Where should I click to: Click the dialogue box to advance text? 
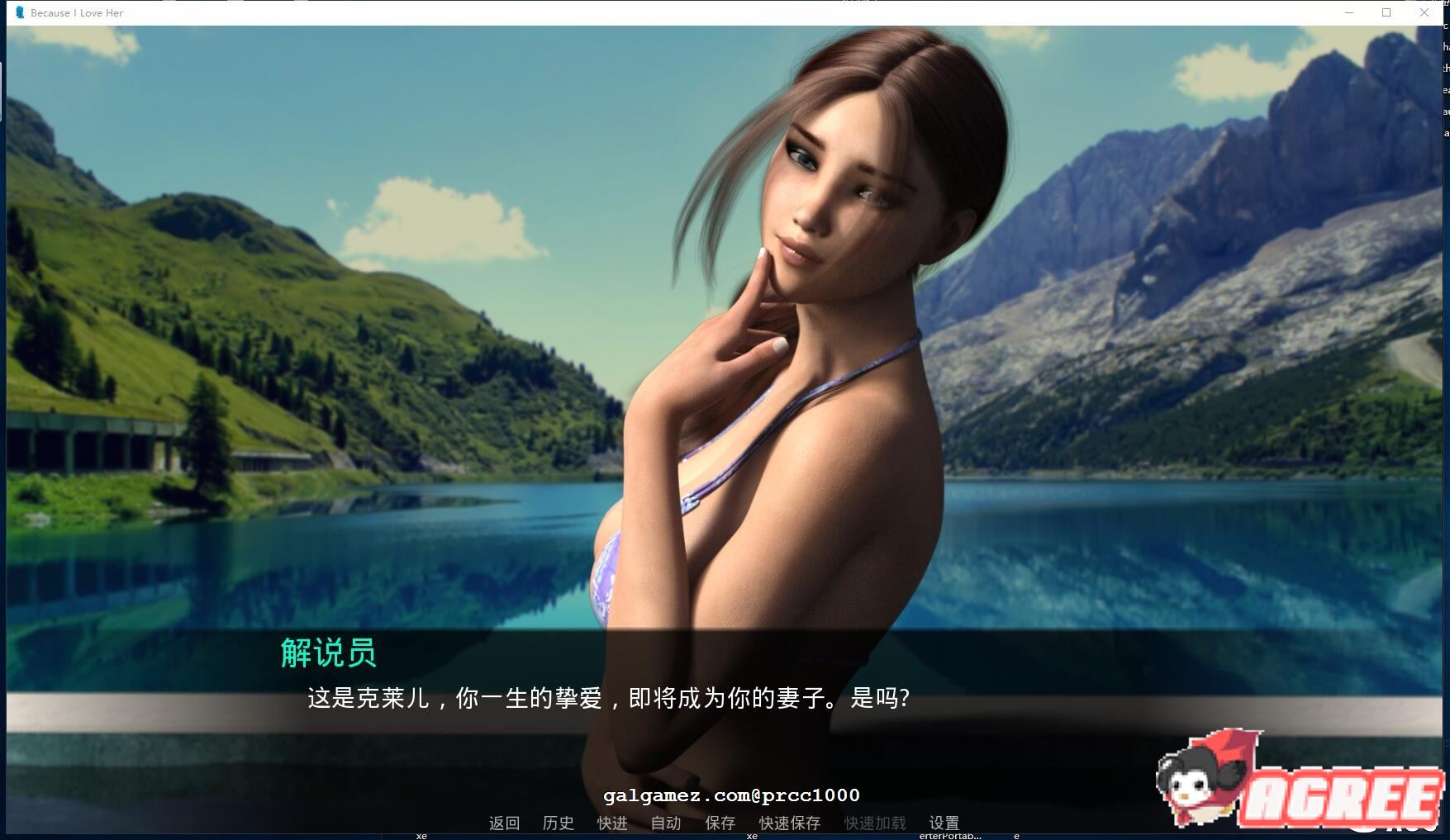click(603, 701)
